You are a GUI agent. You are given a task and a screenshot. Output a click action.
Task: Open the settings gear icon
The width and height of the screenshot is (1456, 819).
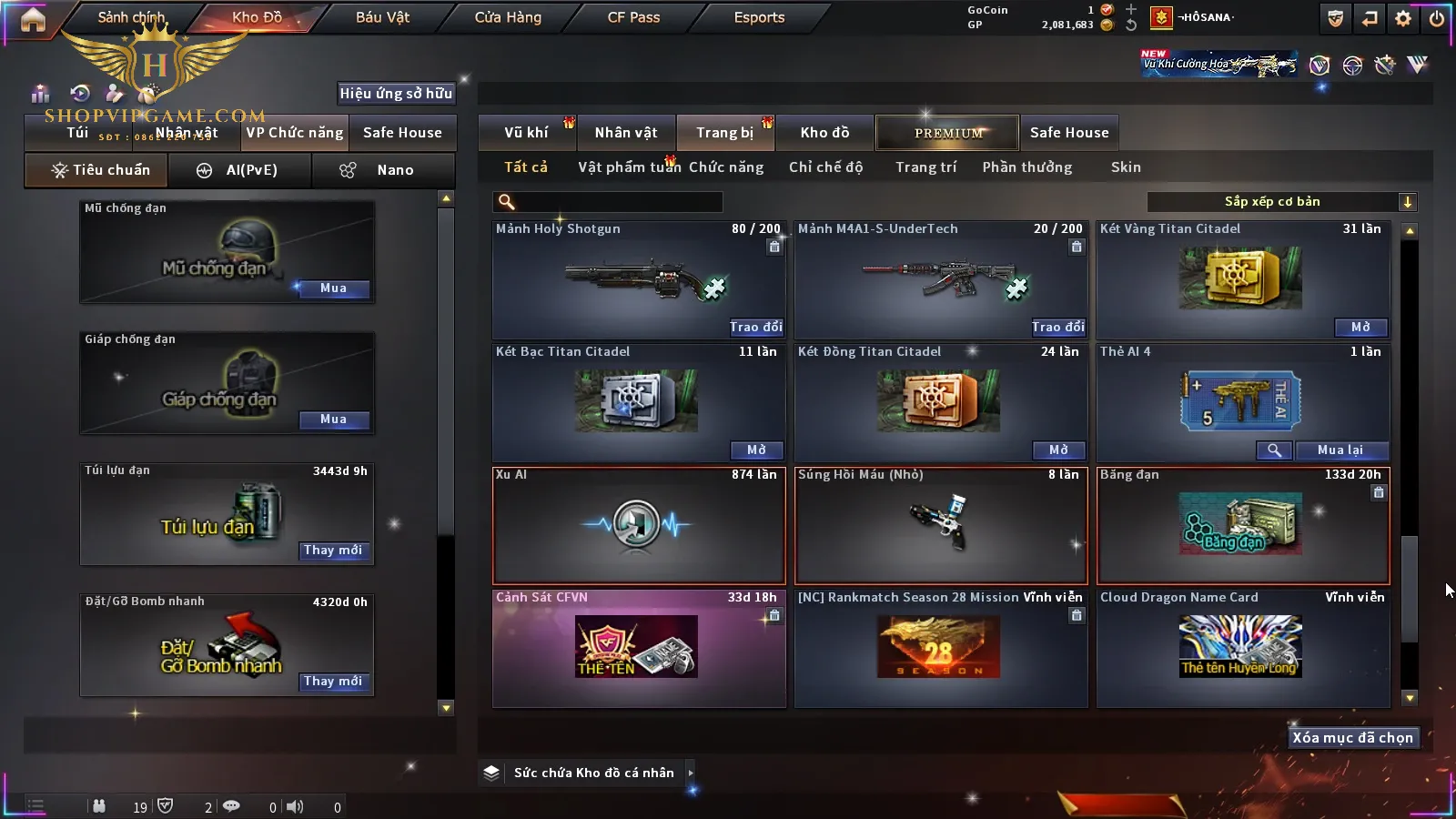(x=1403, y=18)
